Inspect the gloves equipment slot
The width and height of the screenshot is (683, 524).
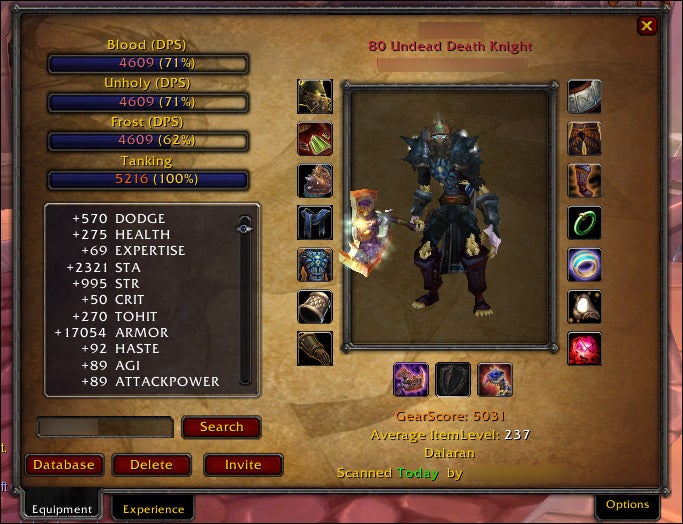click(315, 349)
